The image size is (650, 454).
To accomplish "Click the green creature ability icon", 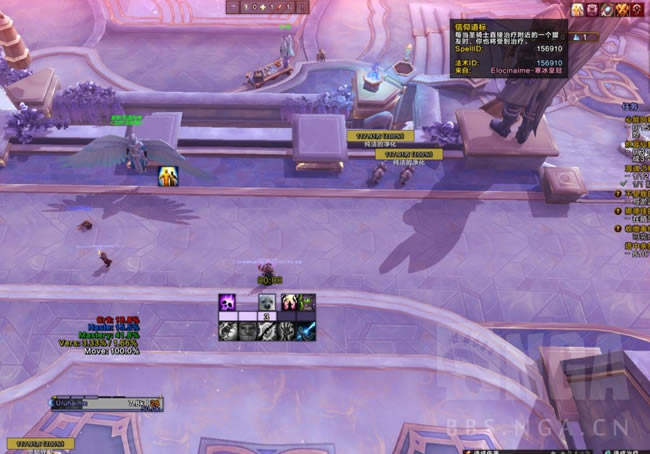I will (x=306, y=302).
